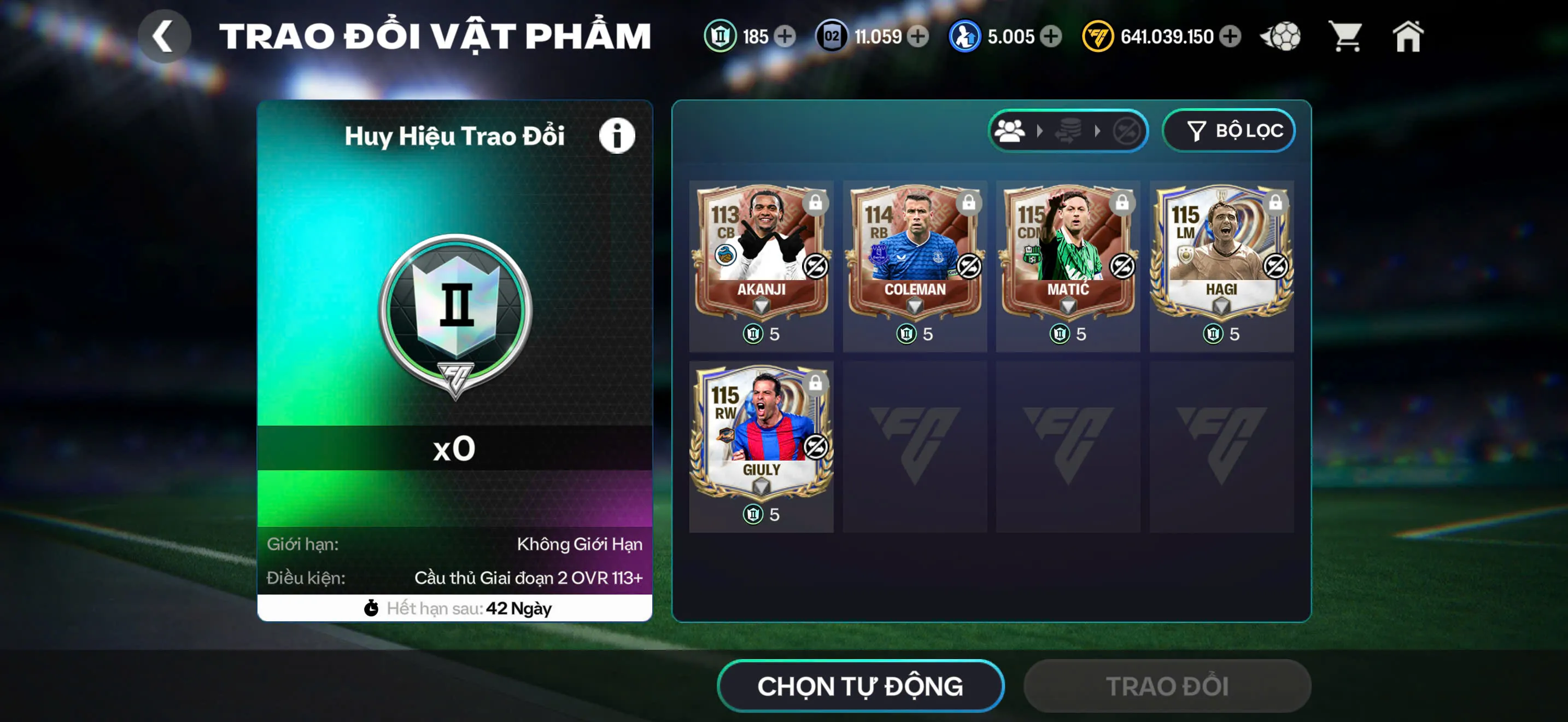Open BỘ LỌC to filter players
The width and height of the screenshot is (1568, 722).
pyautogui.click(x=1228, y=130)
